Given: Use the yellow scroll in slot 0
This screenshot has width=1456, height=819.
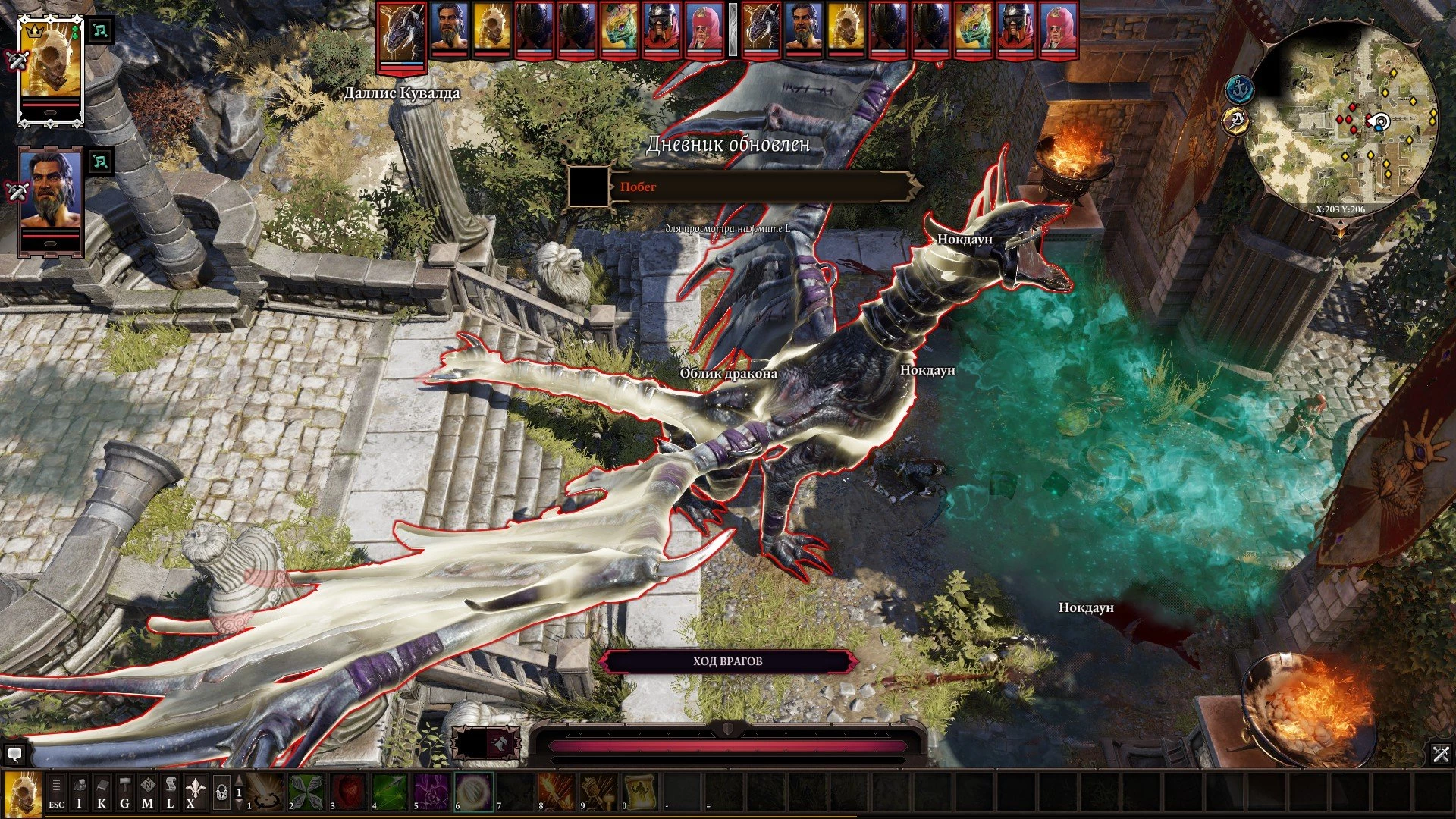Looking at the screenshot, I should point(640,792).
